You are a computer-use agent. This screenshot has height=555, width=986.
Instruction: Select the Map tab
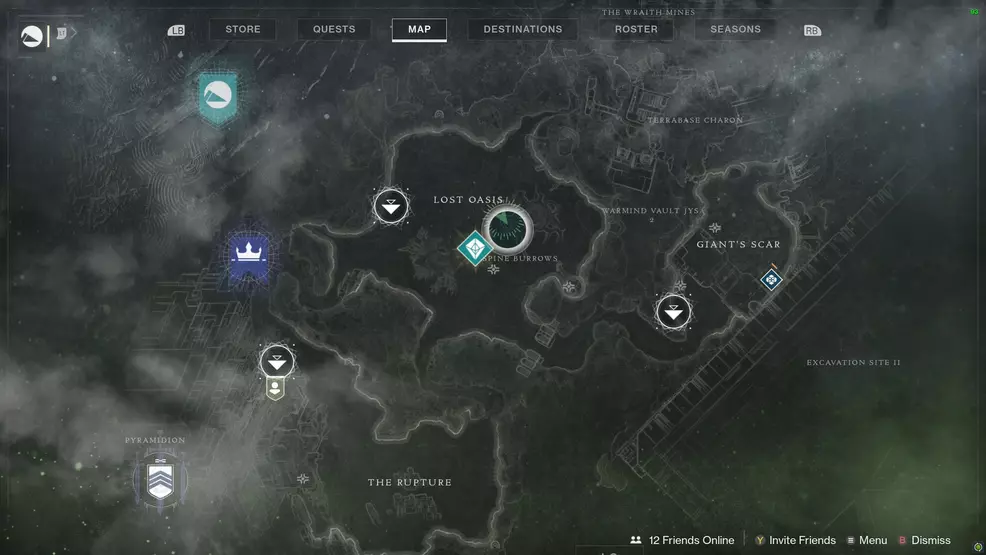(x=419, y=30)
